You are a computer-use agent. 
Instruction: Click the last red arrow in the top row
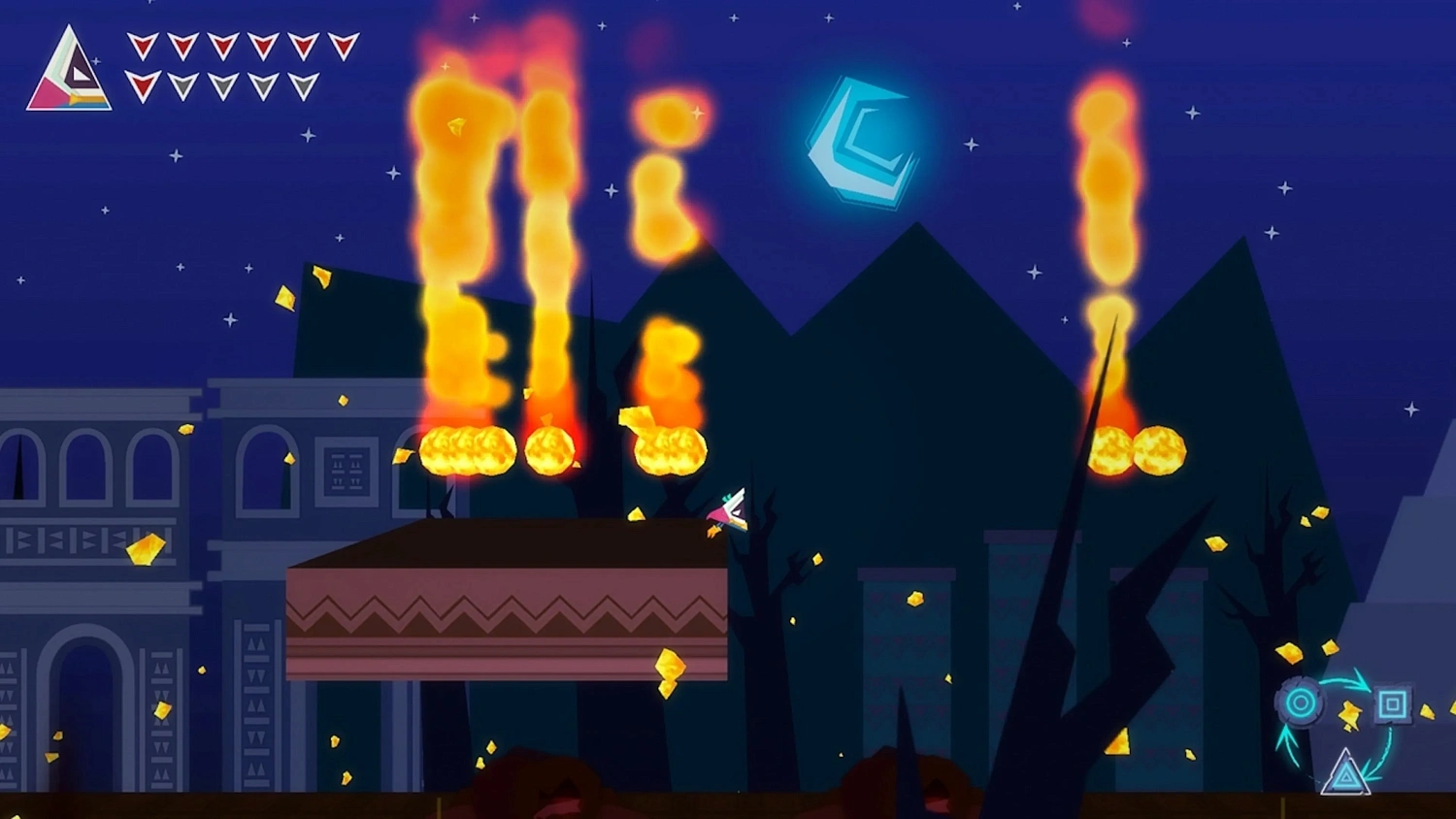pos(343,46)
